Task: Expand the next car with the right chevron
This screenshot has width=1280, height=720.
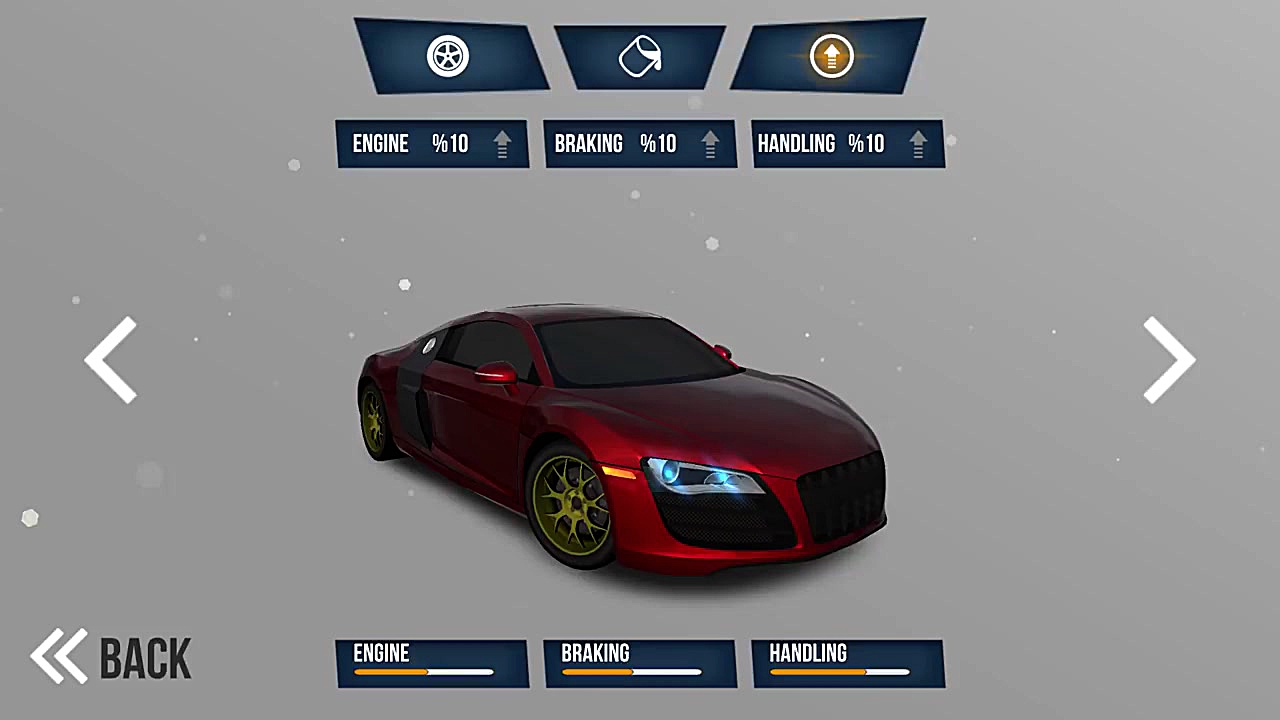Action: coord(1168,360)
